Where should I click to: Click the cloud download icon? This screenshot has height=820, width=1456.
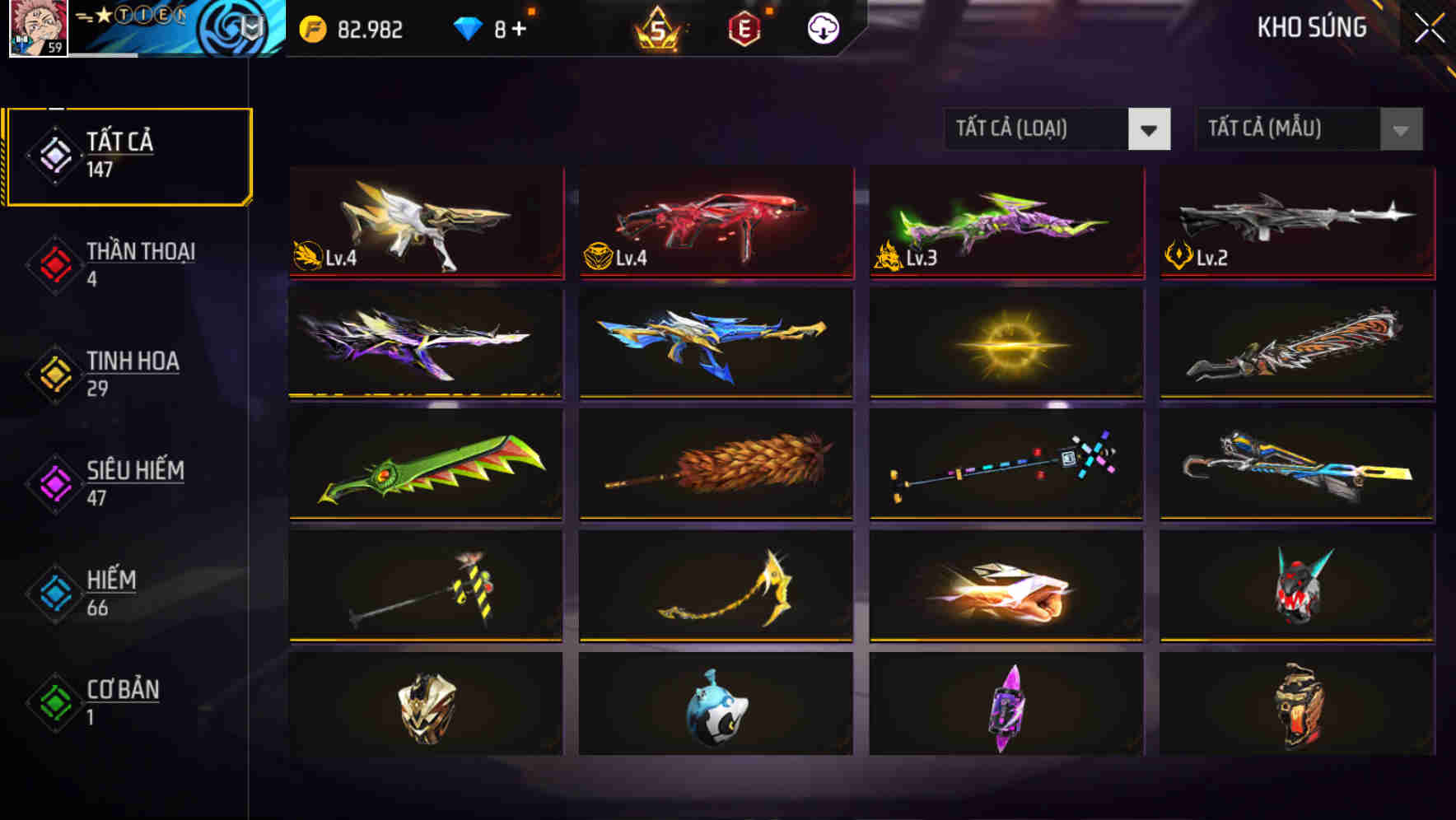click(821, 28)
